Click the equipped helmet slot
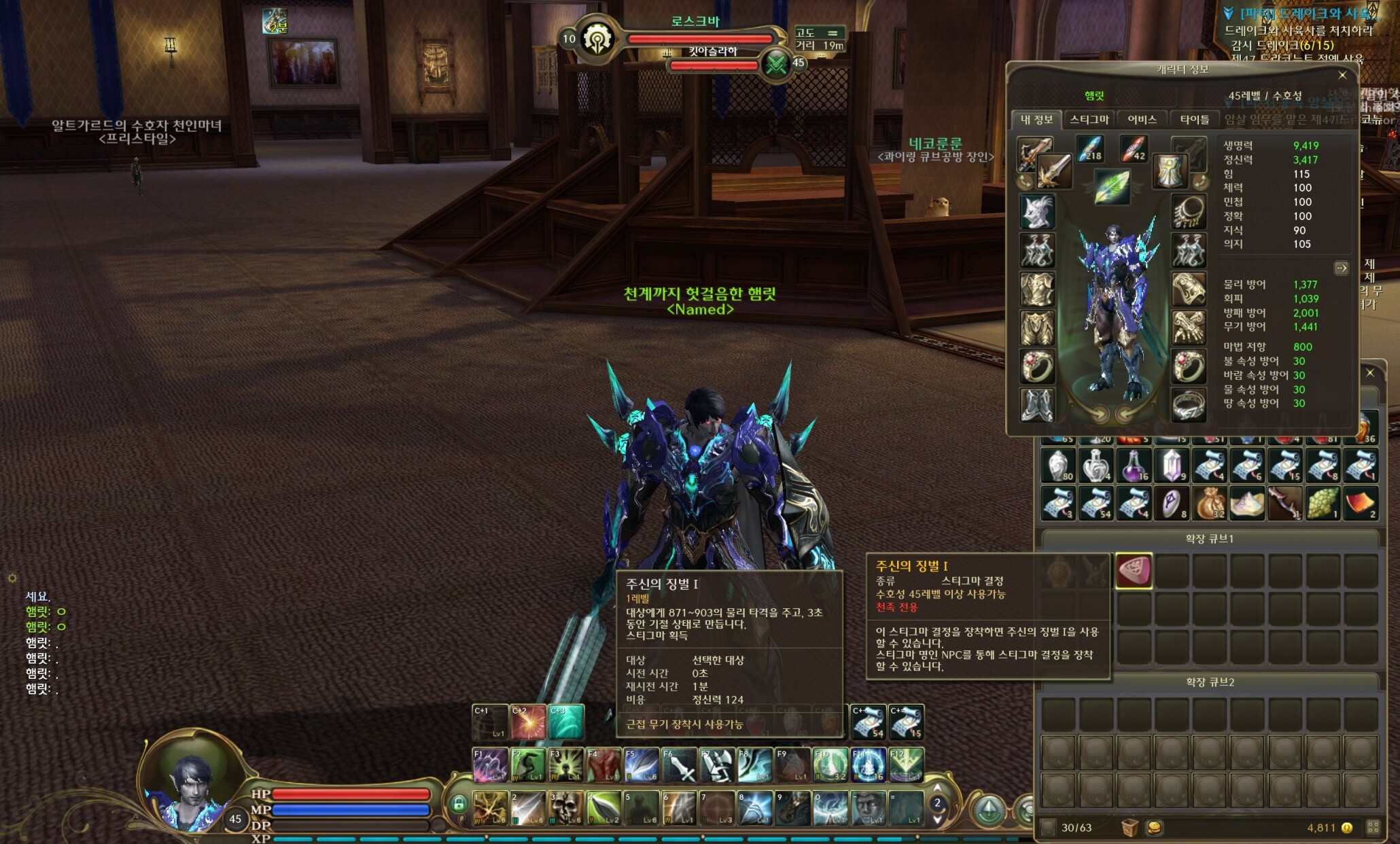The height and width of the screenshot is (844, 1400). [1036, 211]
